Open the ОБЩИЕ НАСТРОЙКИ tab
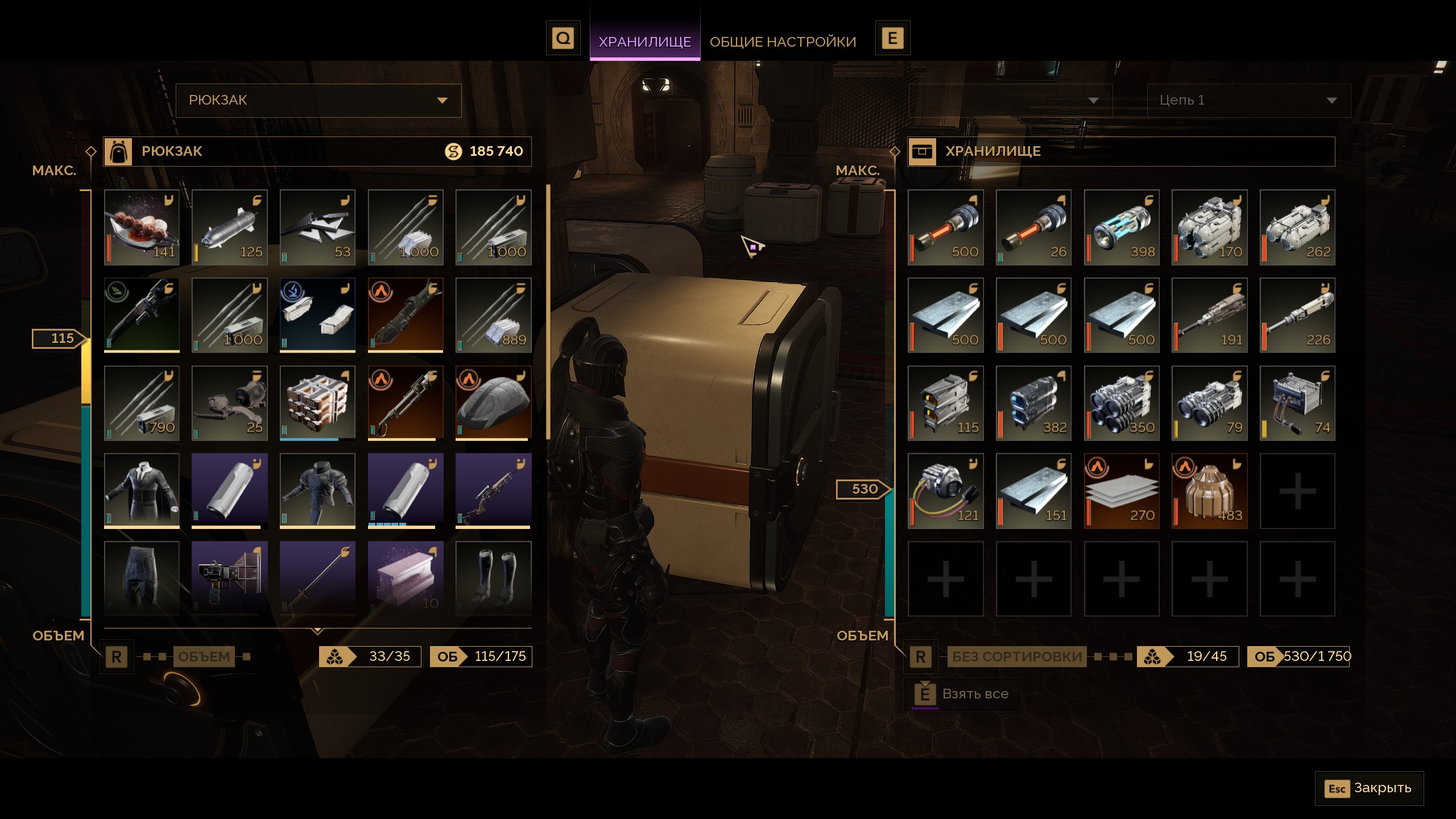 click(x=783, y=42)
